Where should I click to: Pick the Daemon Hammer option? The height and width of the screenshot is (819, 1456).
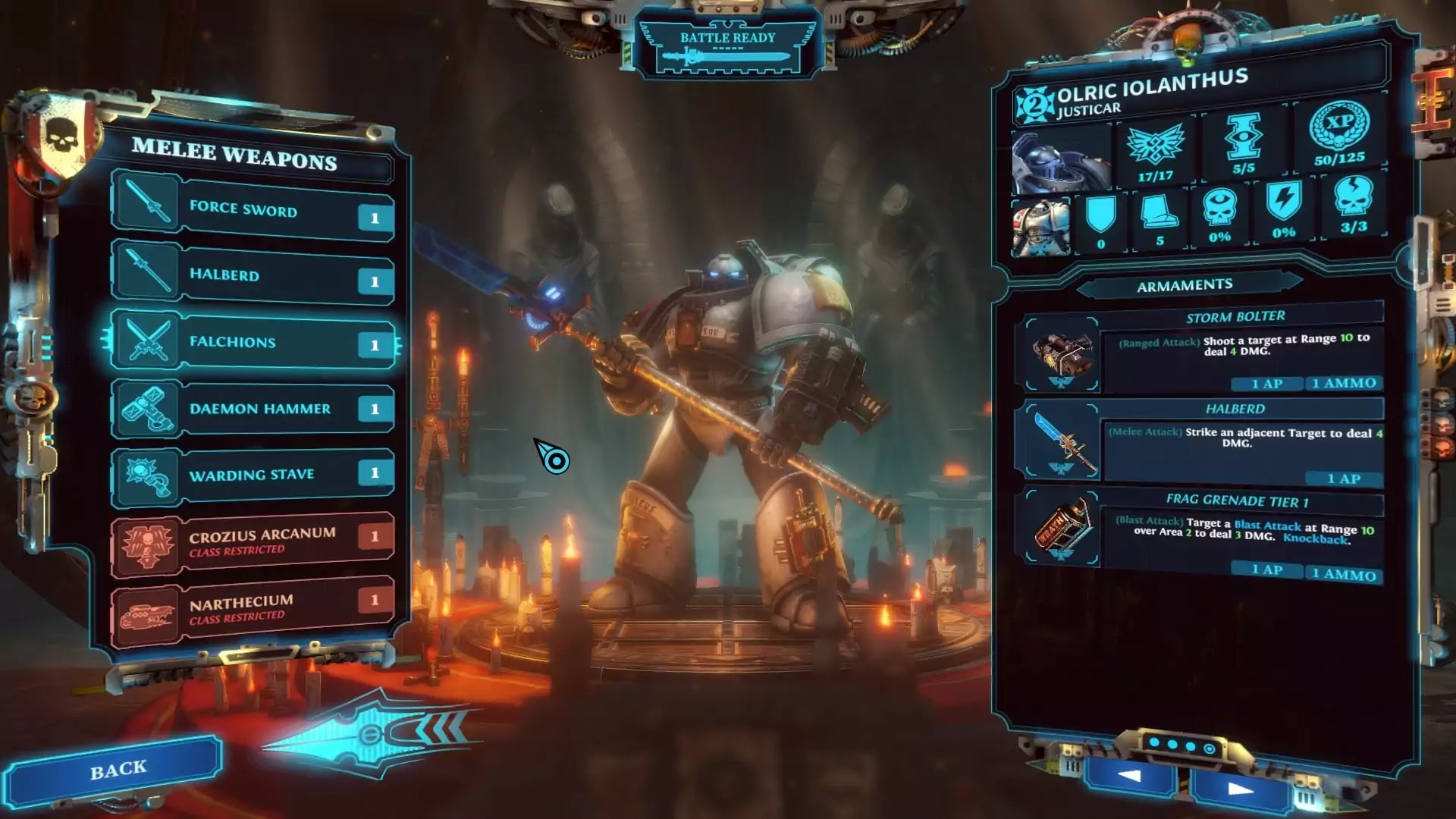tap(254, 409)
